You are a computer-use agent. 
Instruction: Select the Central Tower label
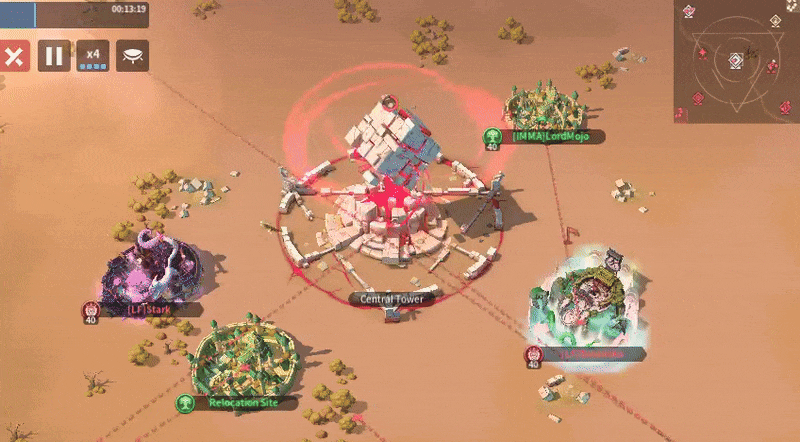pos(392,298)
